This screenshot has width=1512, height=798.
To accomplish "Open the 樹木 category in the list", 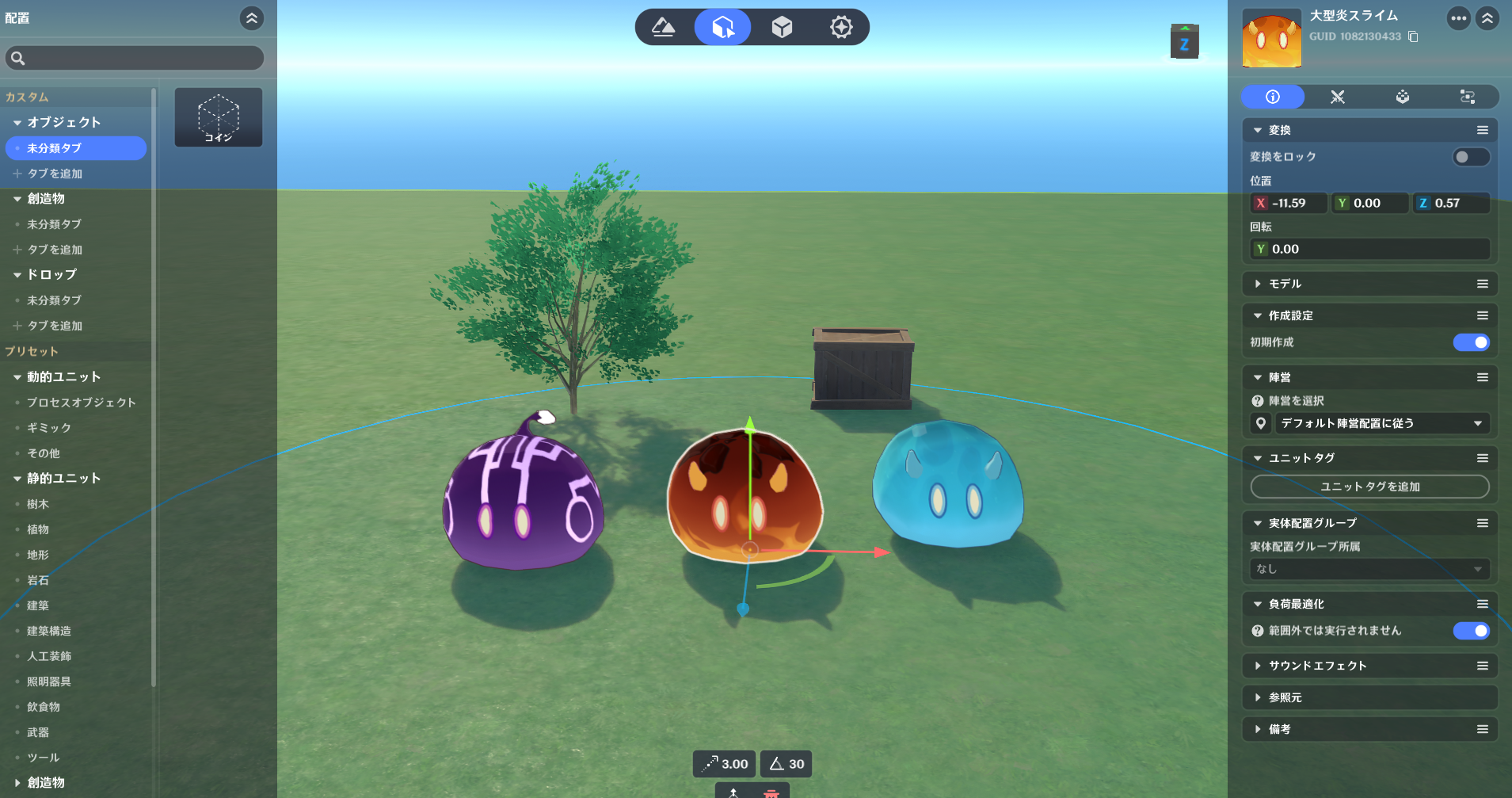I will click(38, 504).
